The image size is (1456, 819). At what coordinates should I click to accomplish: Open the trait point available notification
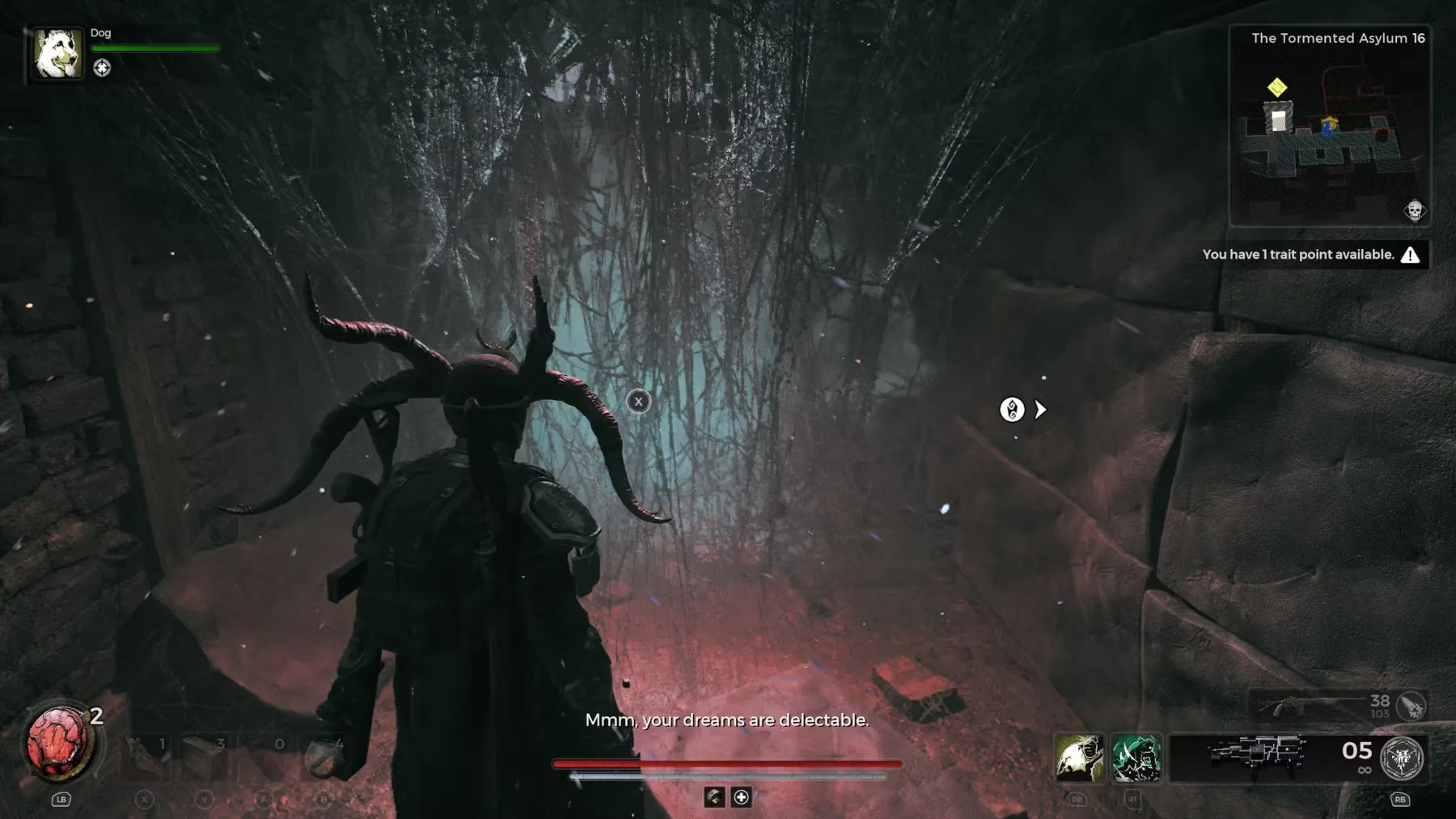(x=1310, y=255)
